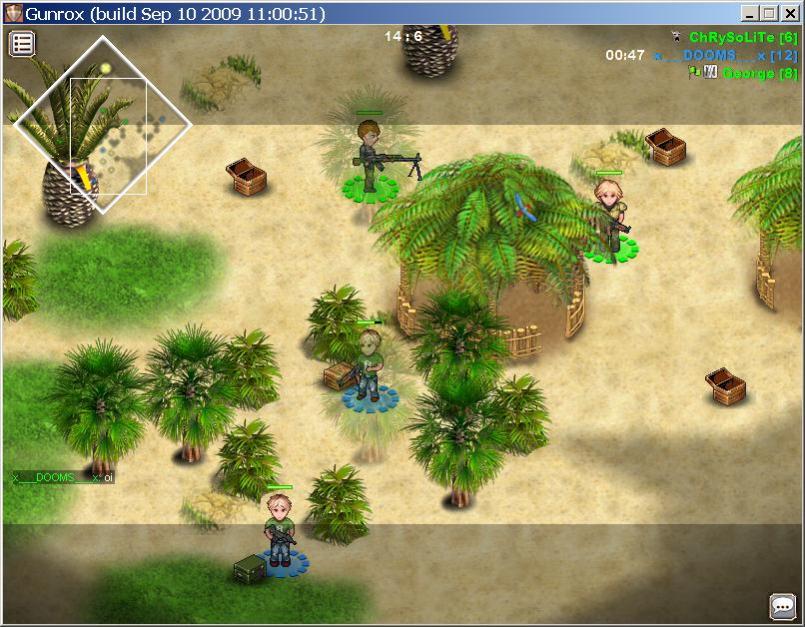Viewport: 805px width, 627px height.
Task: Click the diamond-shaped minimap
Action: pyautogui.click(x=102, y=124)
